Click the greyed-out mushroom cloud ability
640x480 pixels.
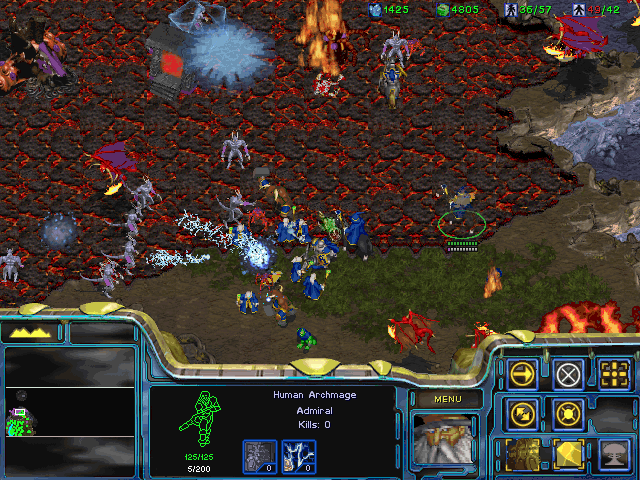point(615,453)
